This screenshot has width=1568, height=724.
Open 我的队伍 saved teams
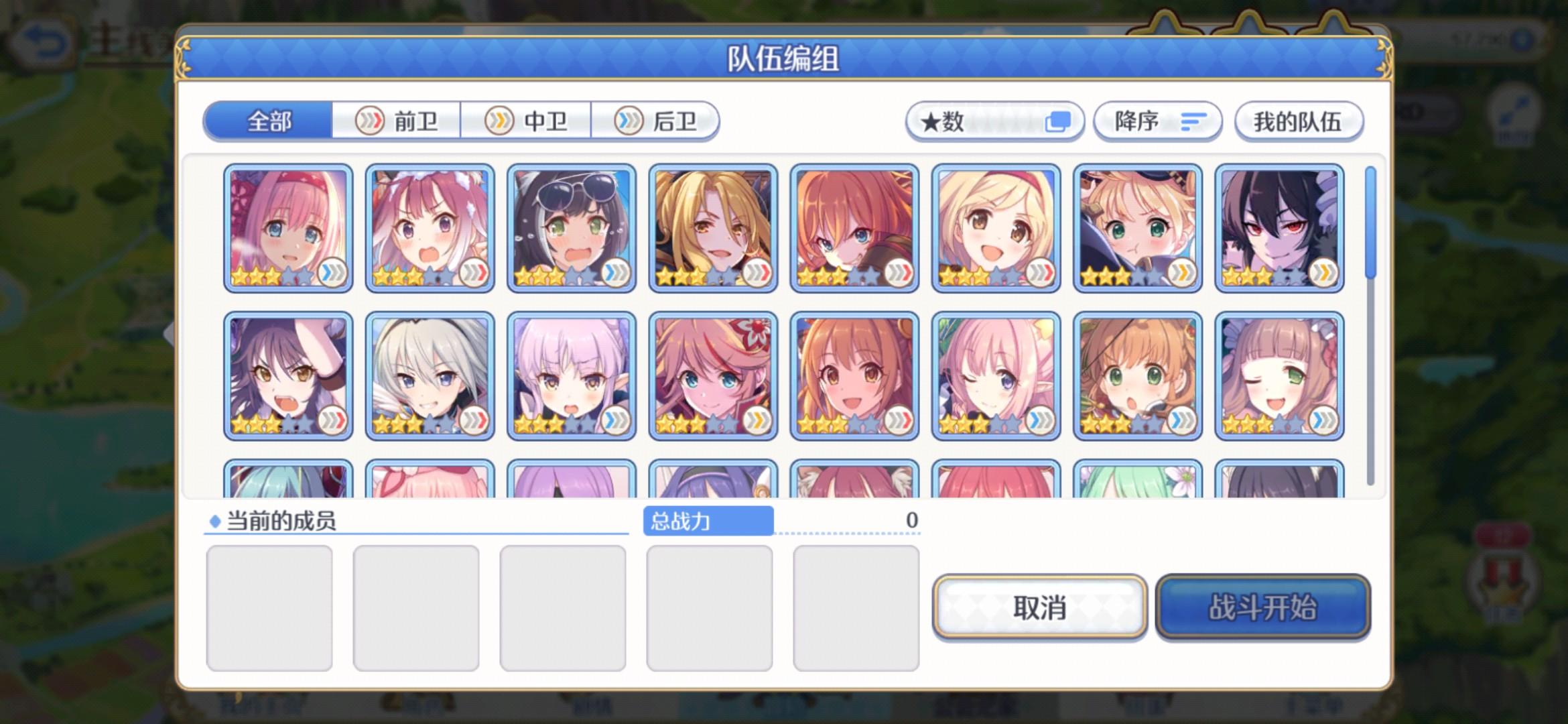tap(1299, 121)
